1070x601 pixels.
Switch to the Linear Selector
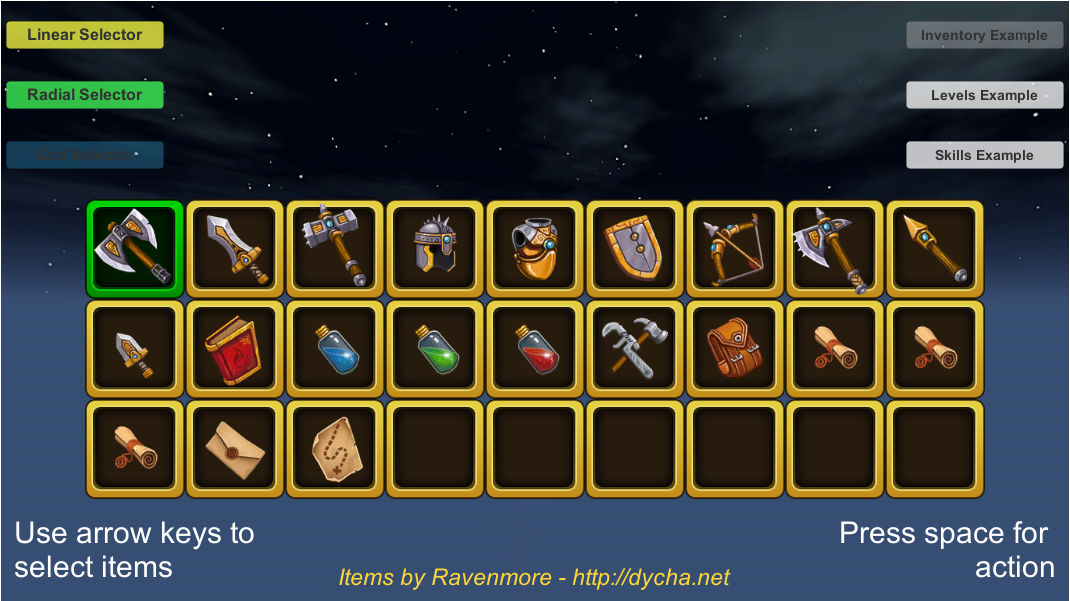(x=85, y=35)
